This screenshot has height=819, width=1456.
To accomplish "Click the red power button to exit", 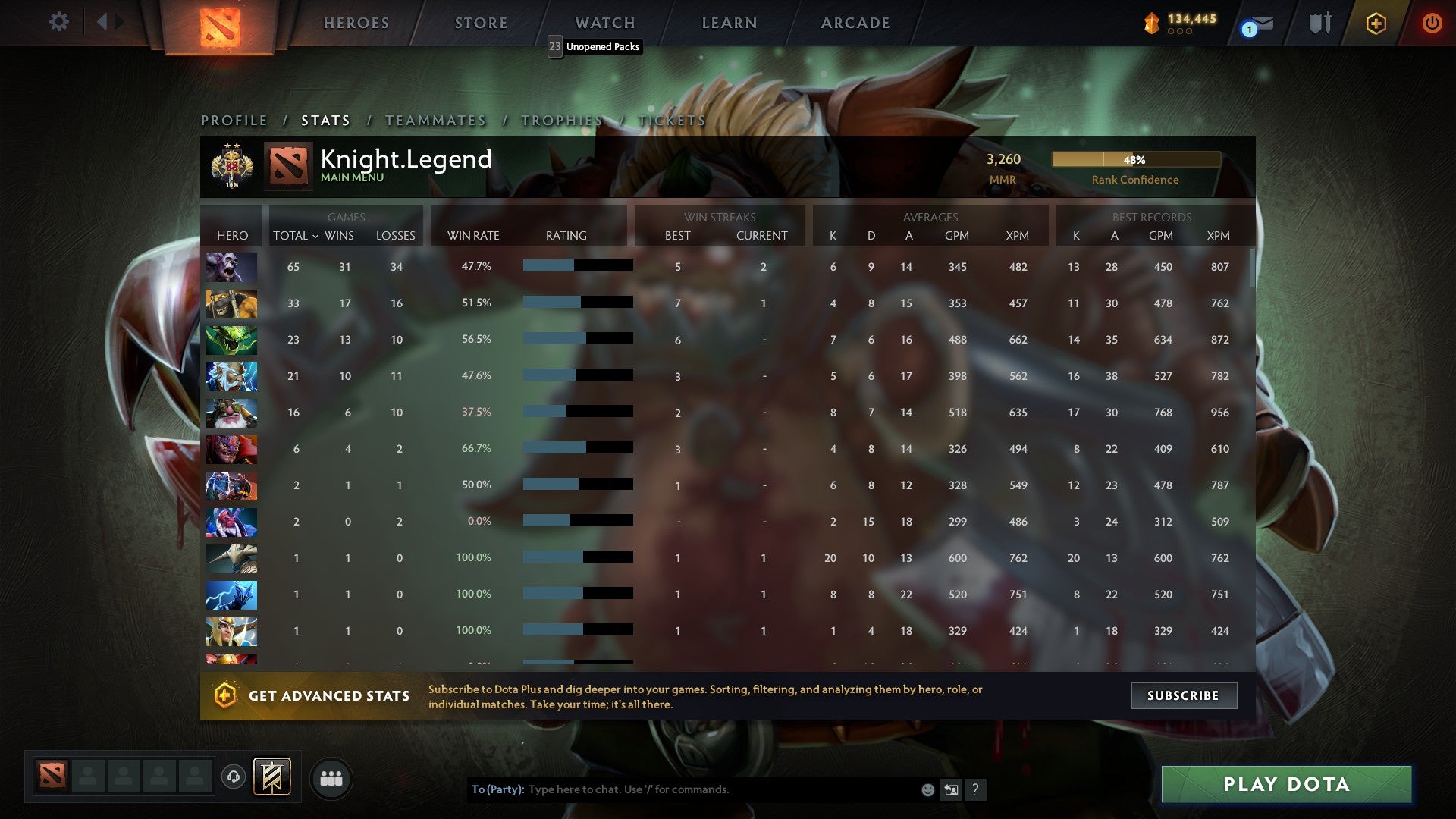I will click(1432, 23).
